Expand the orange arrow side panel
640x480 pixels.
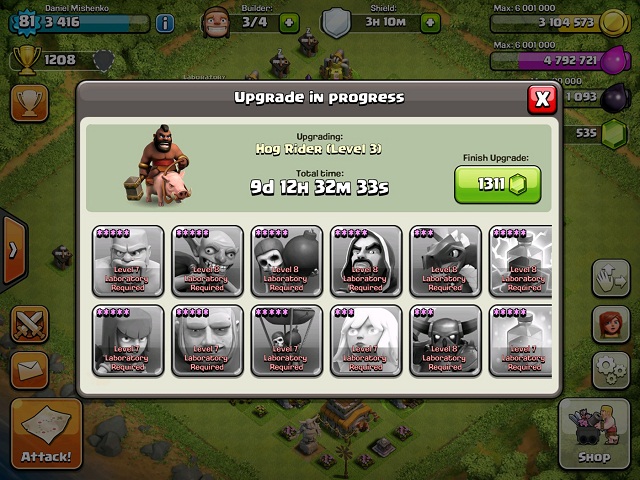13,249
